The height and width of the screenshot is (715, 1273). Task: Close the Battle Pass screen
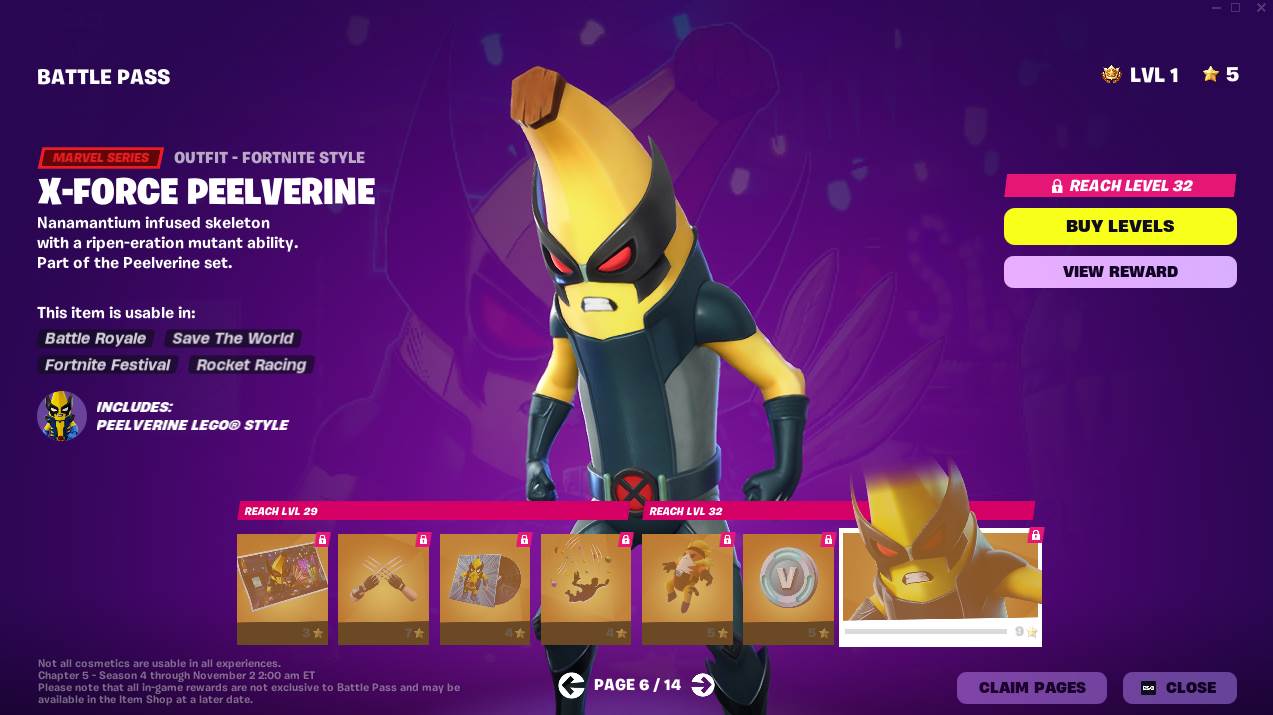(1179, 688)
